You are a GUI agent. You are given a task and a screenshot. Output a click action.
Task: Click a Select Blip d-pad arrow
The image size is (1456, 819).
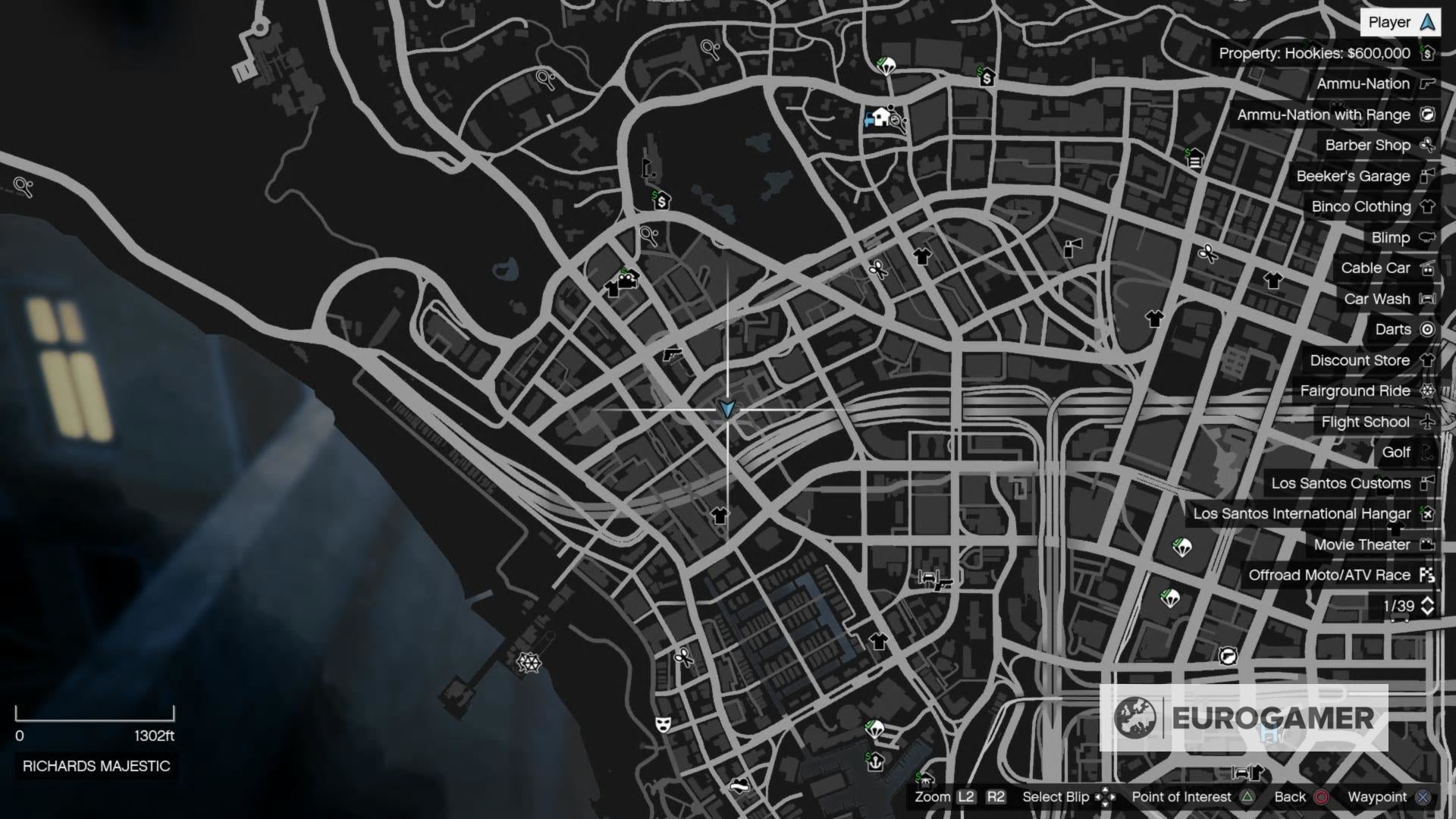1106,797
